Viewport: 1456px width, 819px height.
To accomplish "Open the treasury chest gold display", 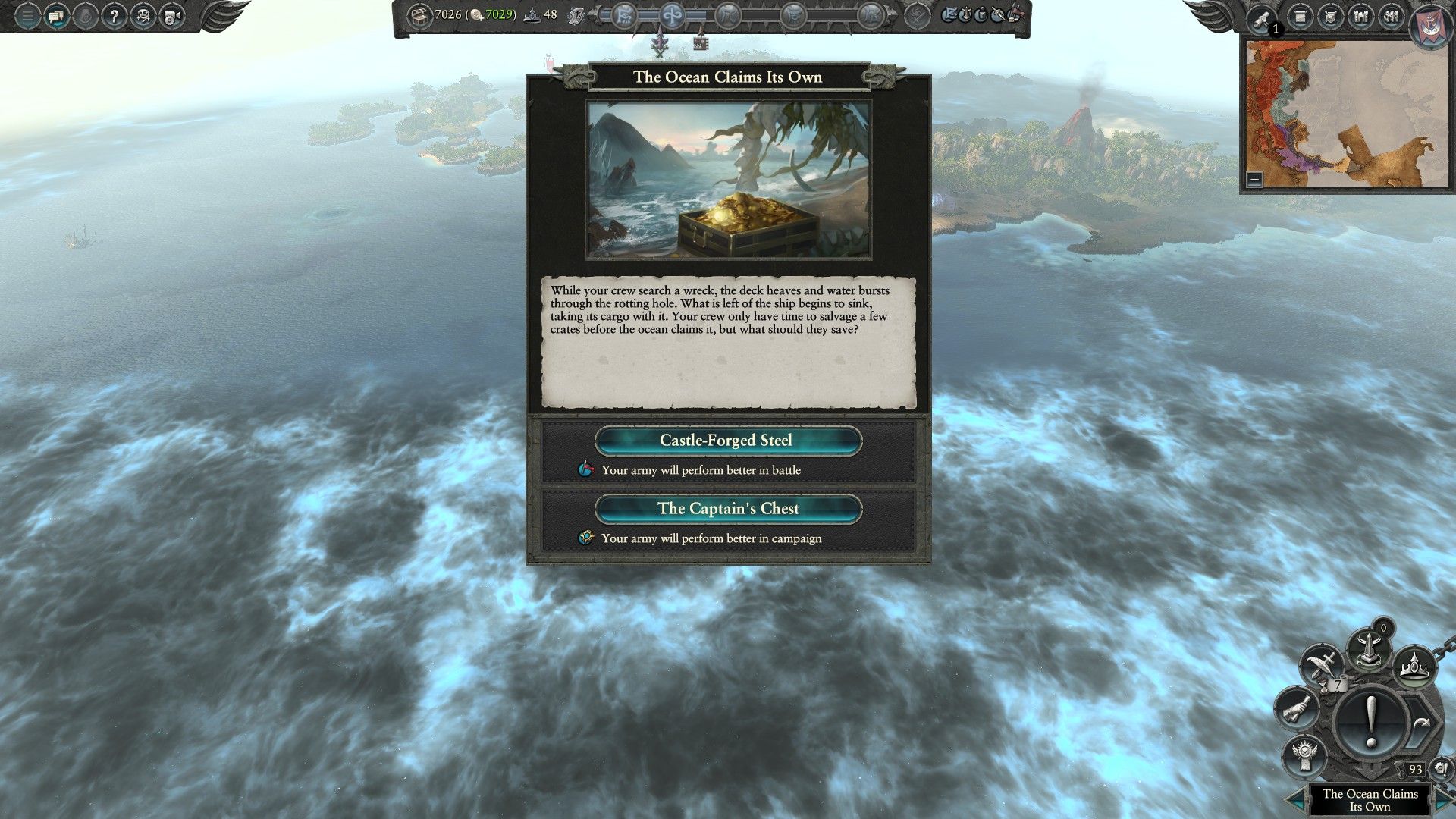I will click(x=419, y=14).
